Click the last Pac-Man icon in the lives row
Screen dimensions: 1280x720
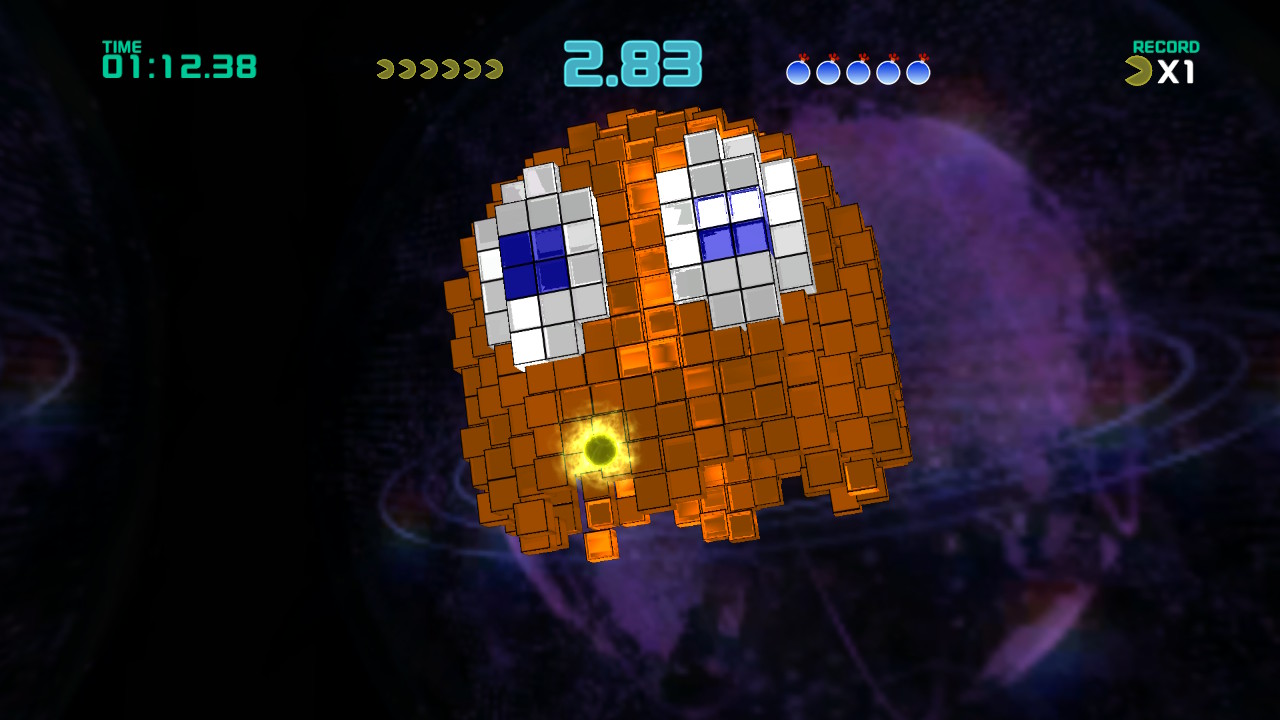tap(492, 68)
